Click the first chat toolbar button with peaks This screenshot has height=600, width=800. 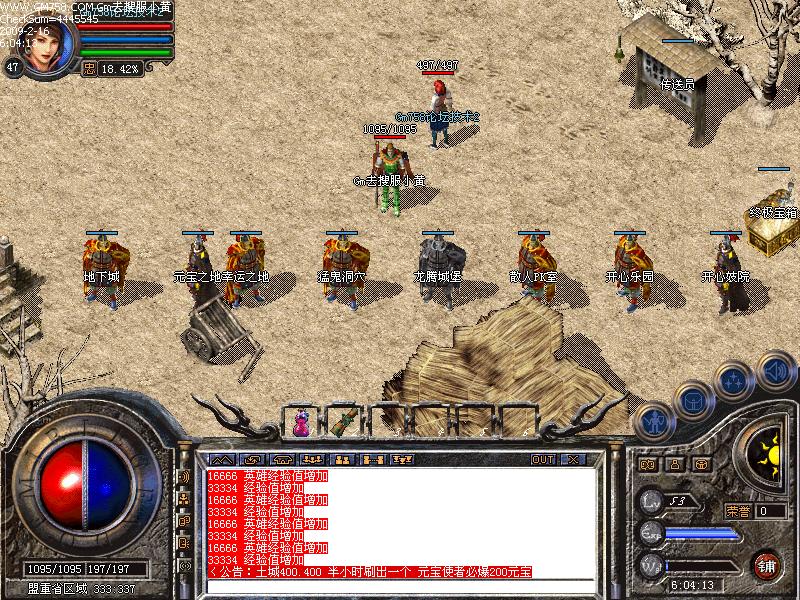click(219, 460)
